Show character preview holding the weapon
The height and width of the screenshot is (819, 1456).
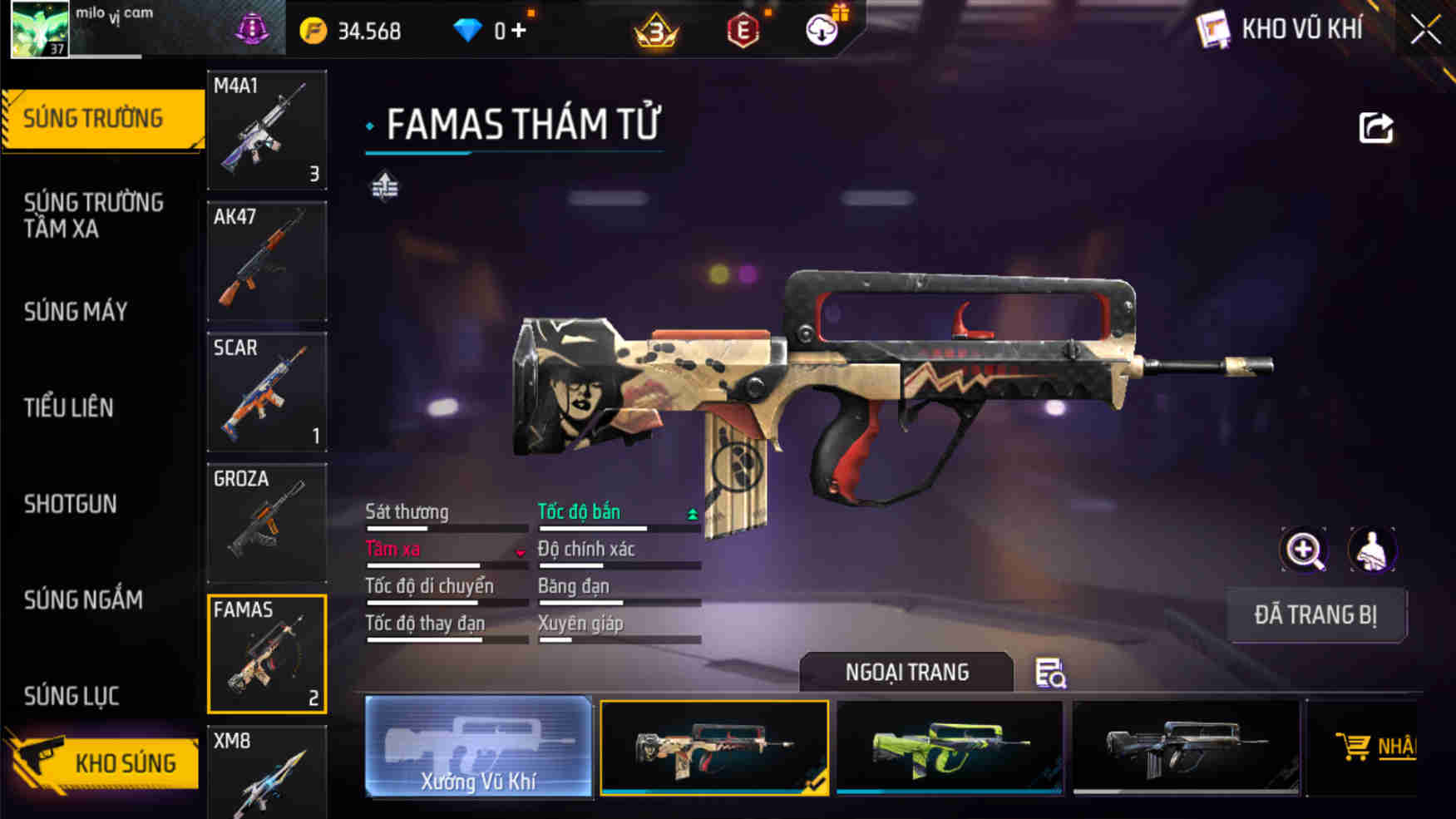(1372, 550)
